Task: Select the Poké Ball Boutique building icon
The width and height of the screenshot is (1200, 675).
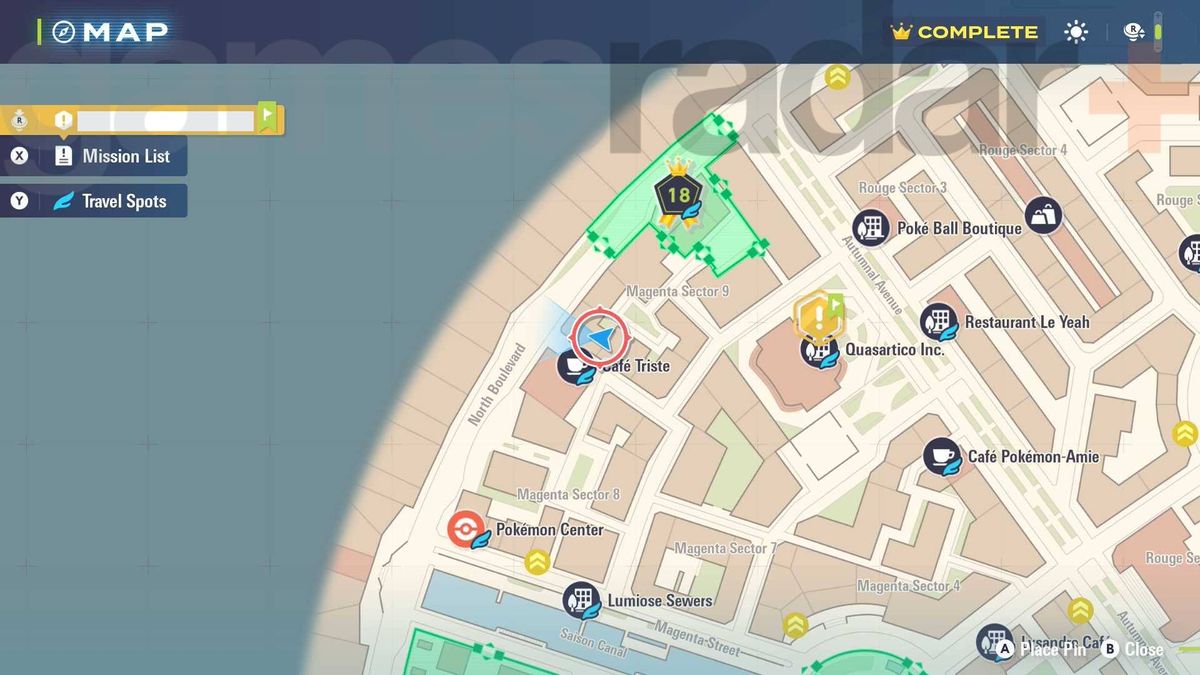Action: [x=871, y=228]
